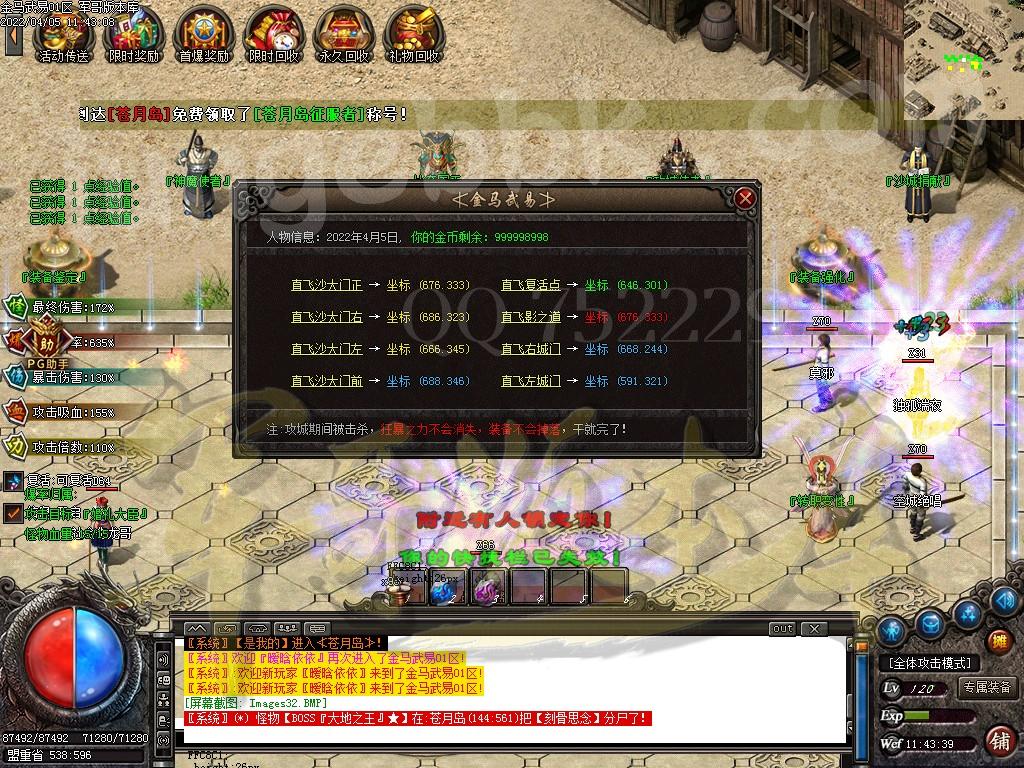1024x768 pixels.
Task: Choose the 直飞影之道 teleport link
Action: coord(531,317)
